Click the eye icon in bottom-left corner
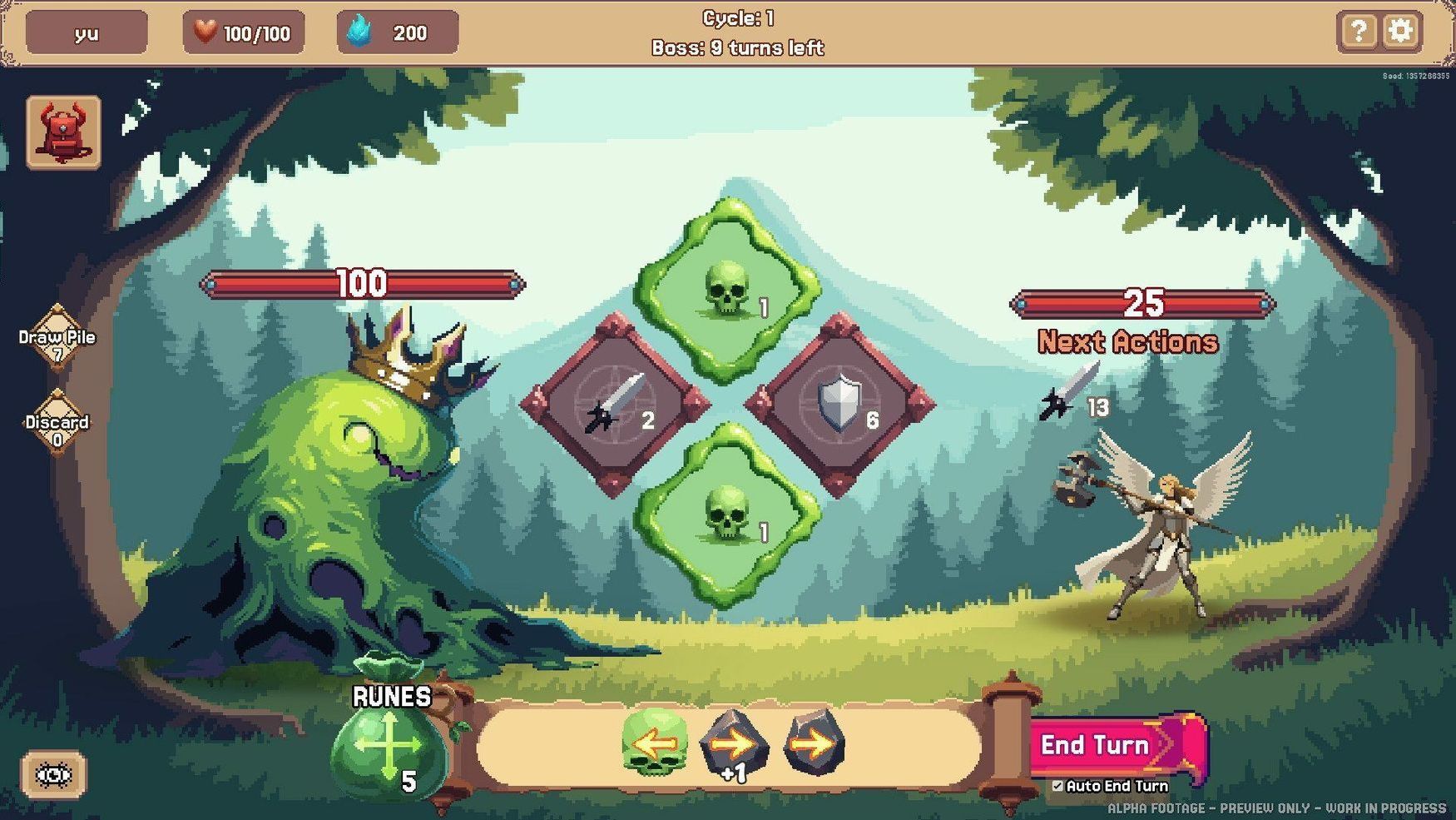 pos(53,774)
